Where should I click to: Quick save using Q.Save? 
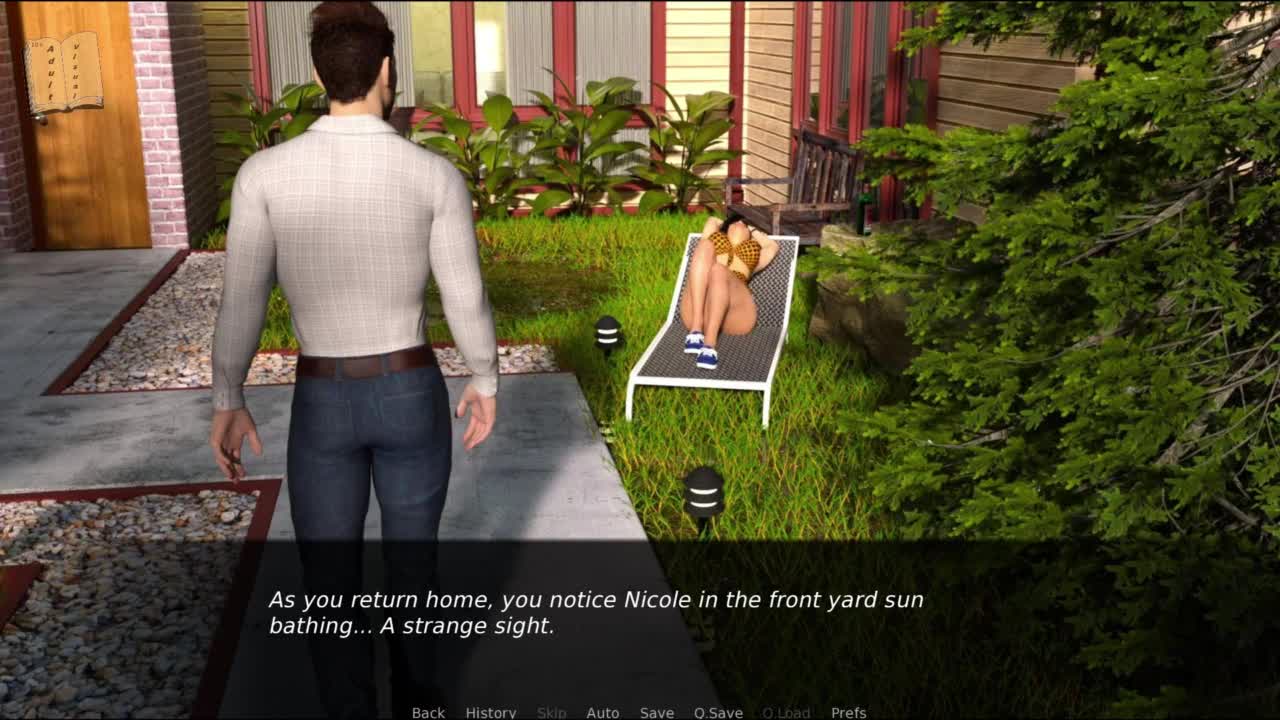pyautogui.click(x=718, y=712)
